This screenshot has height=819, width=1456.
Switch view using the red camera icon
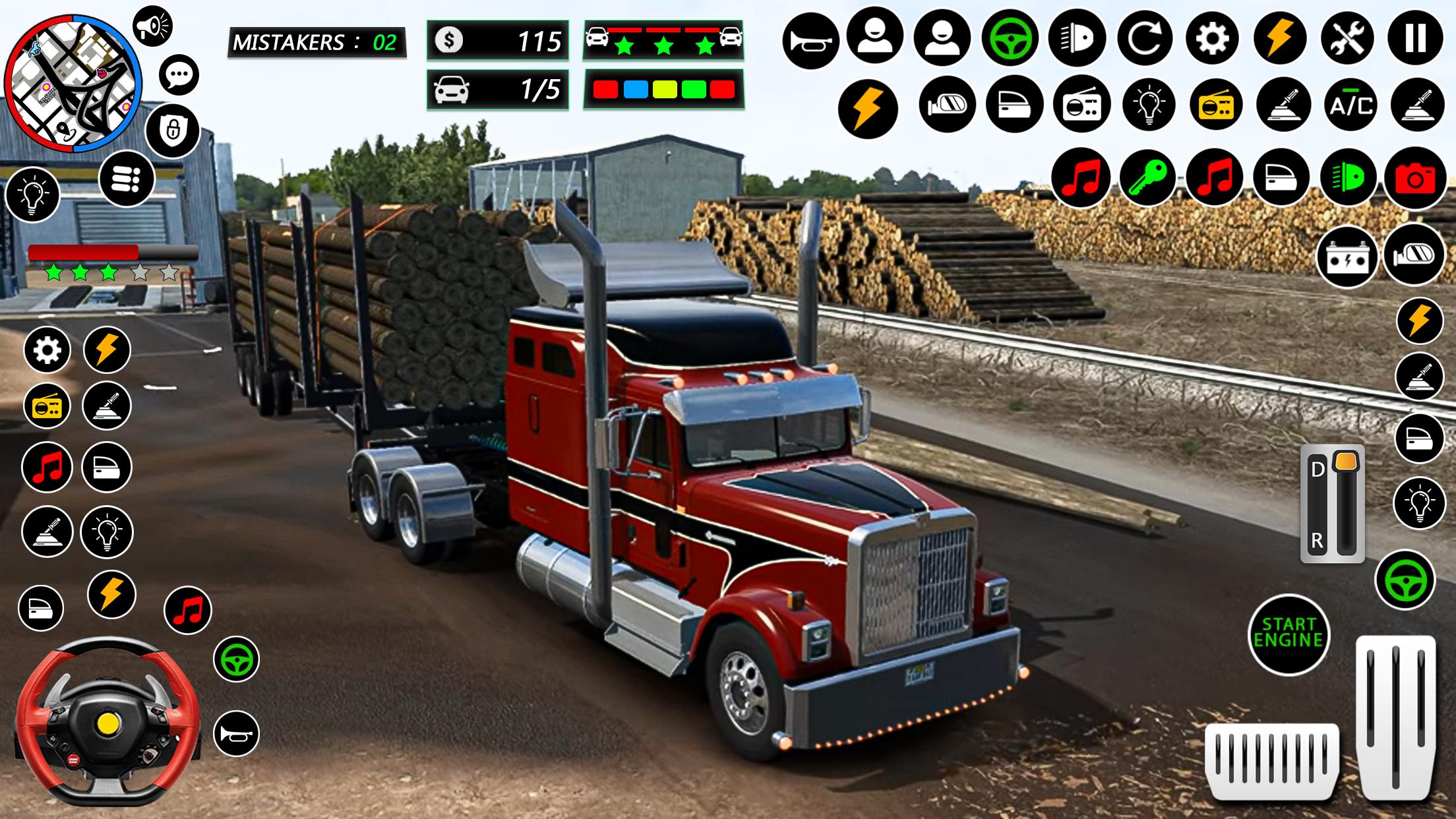1415,178
